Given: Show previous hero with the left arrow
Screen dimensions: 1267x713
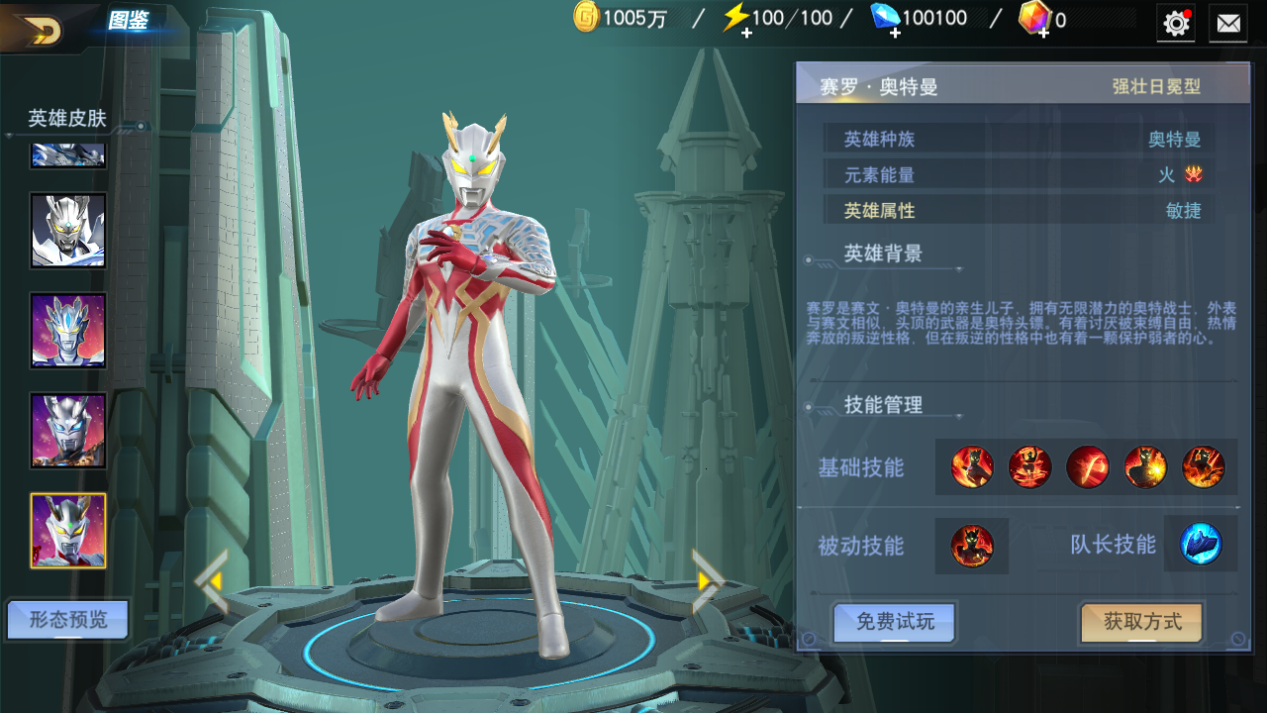Looking at the screenshot, I should click(211, 580).
